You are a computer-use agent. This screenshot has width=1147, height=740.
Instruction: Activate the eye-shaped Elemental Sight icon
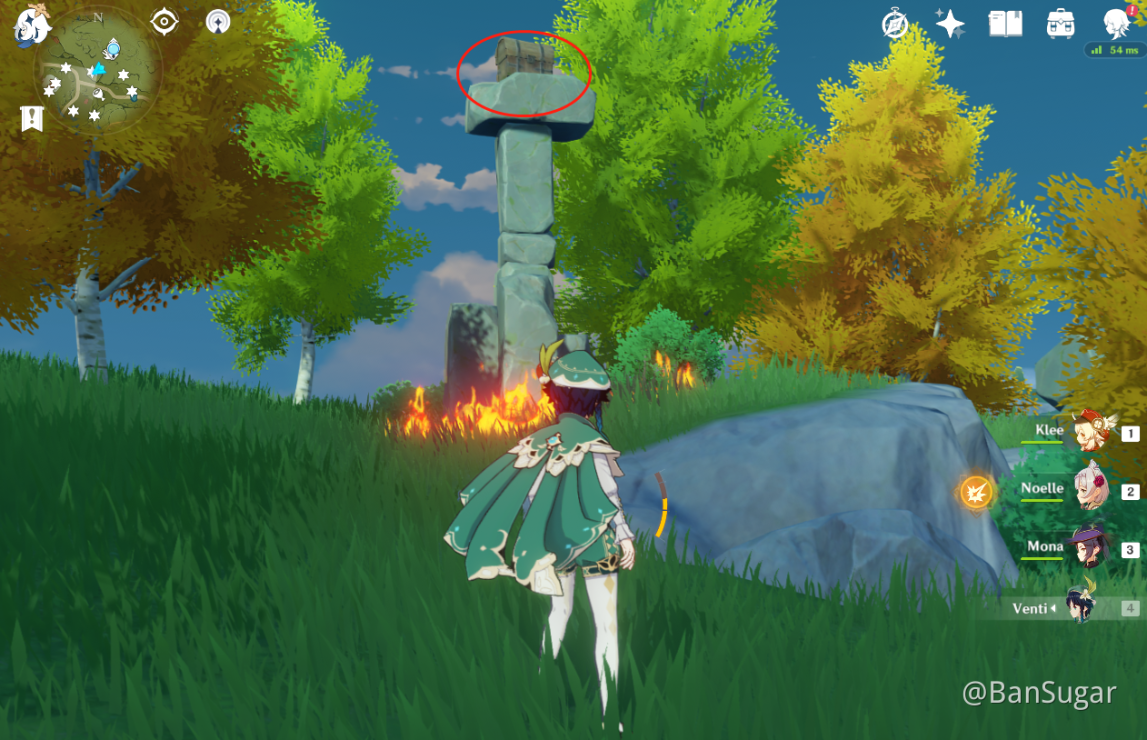[164, 21]
